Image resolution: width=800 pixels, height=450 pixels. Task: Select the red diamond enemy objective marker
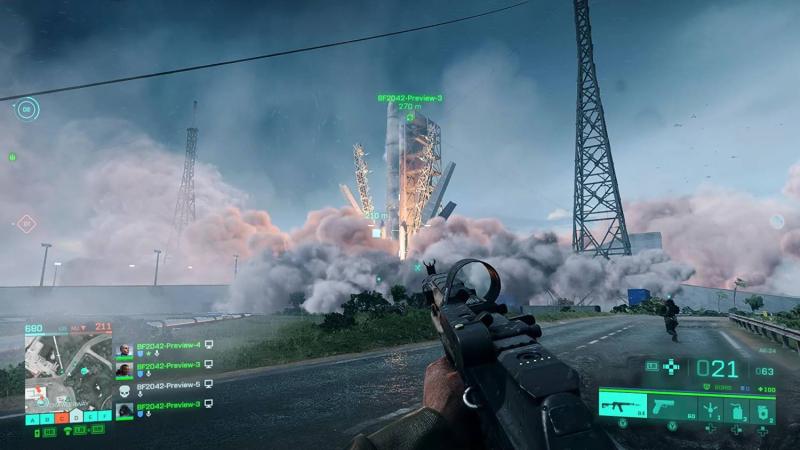pos(26,223)
